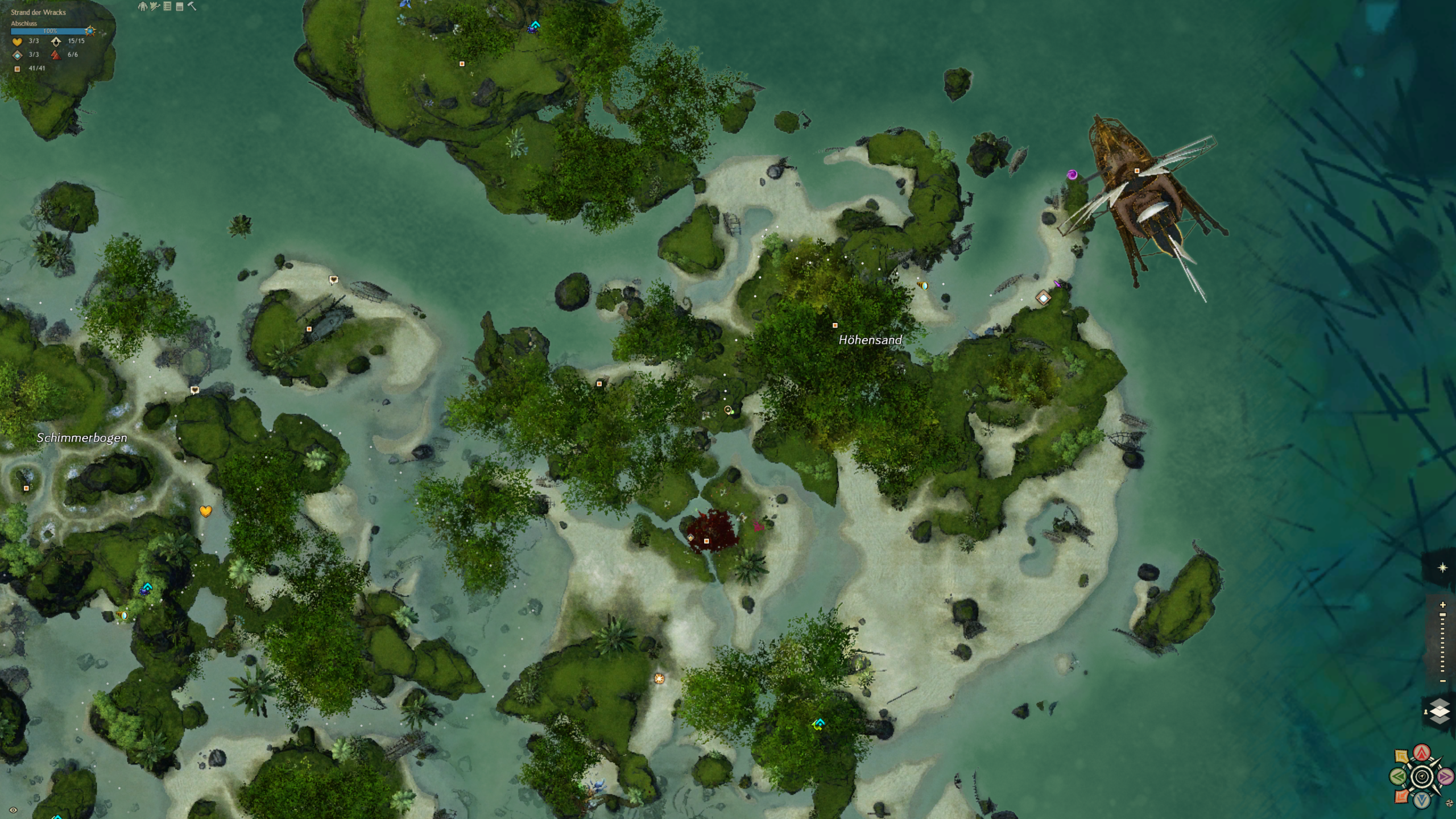
Task: Click the waypoint marker near the airship
Action: click(1043, 297)
